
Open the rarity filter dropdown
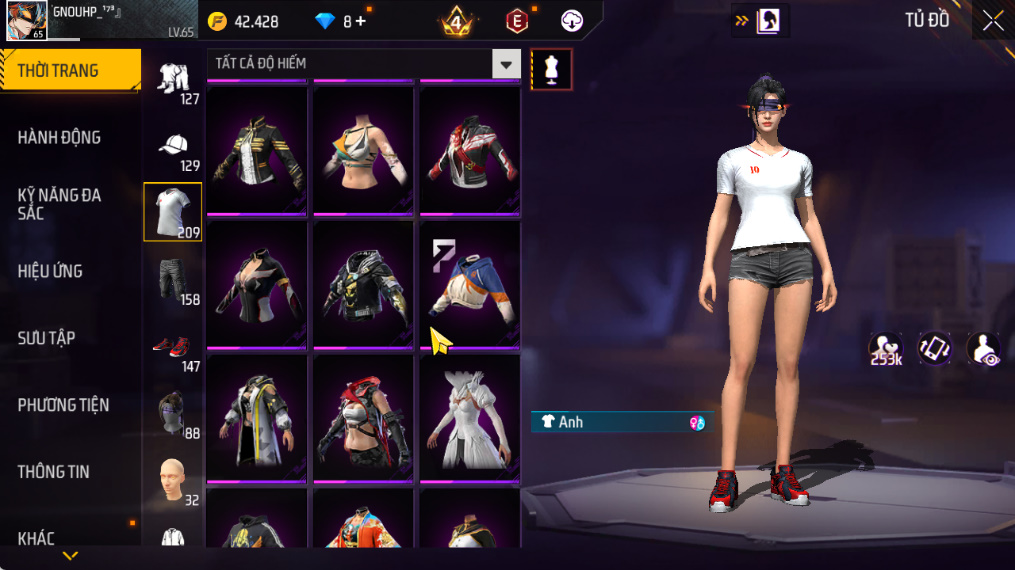506,64
